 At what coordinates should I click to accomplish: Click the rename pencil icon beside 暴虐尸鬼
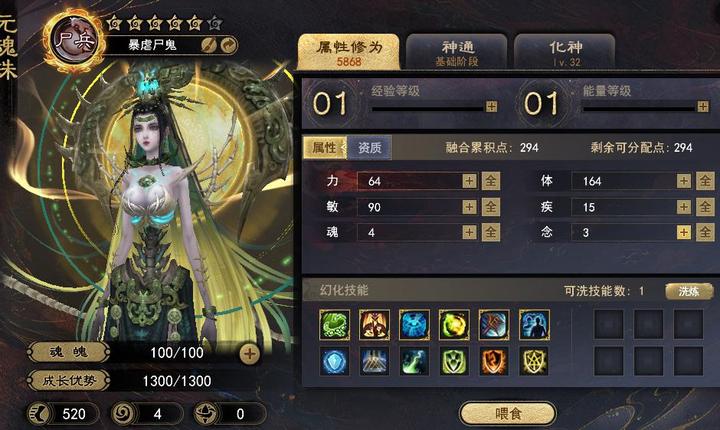tap(209, 44)
